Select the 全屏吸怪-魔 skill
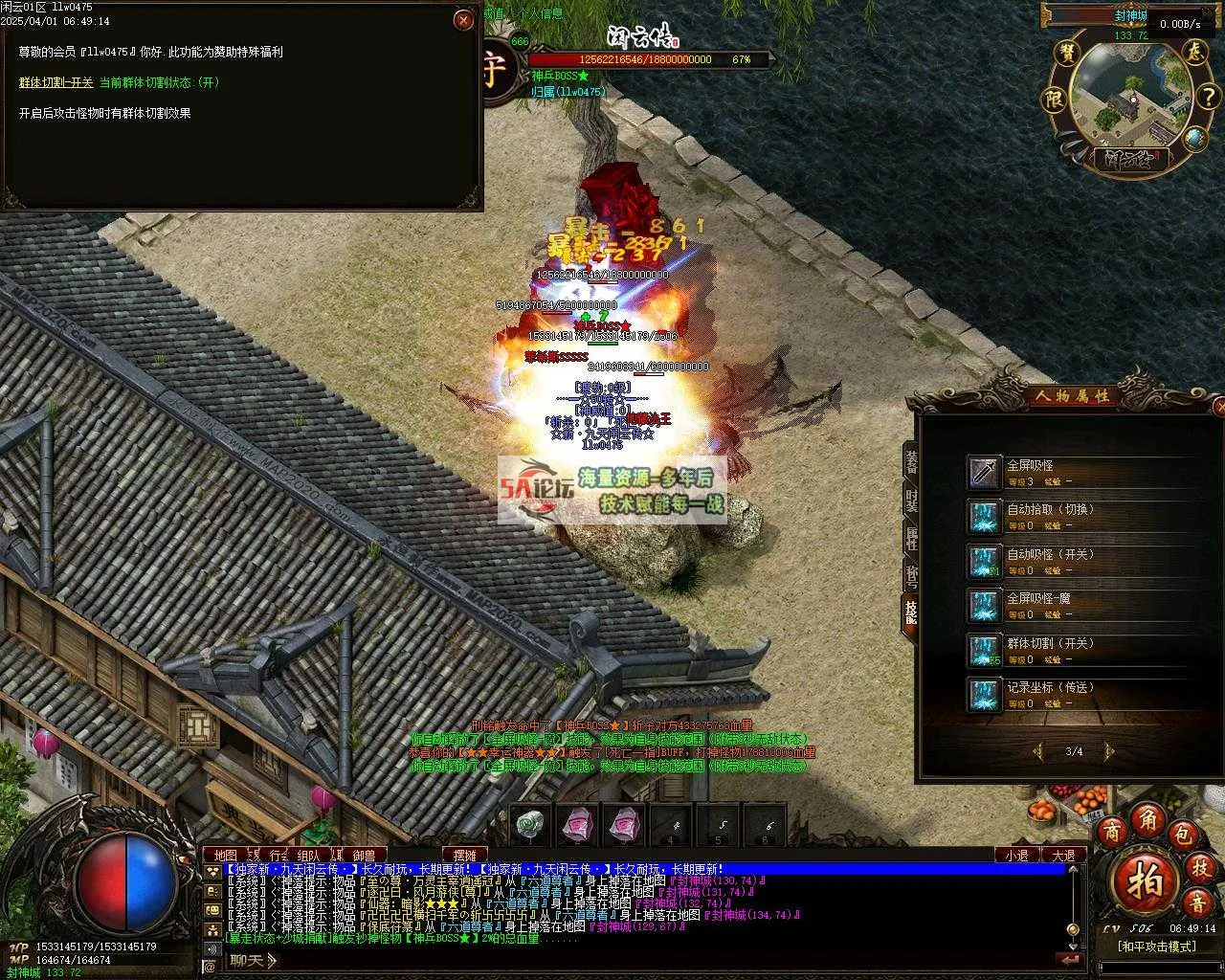 (984, 606)
